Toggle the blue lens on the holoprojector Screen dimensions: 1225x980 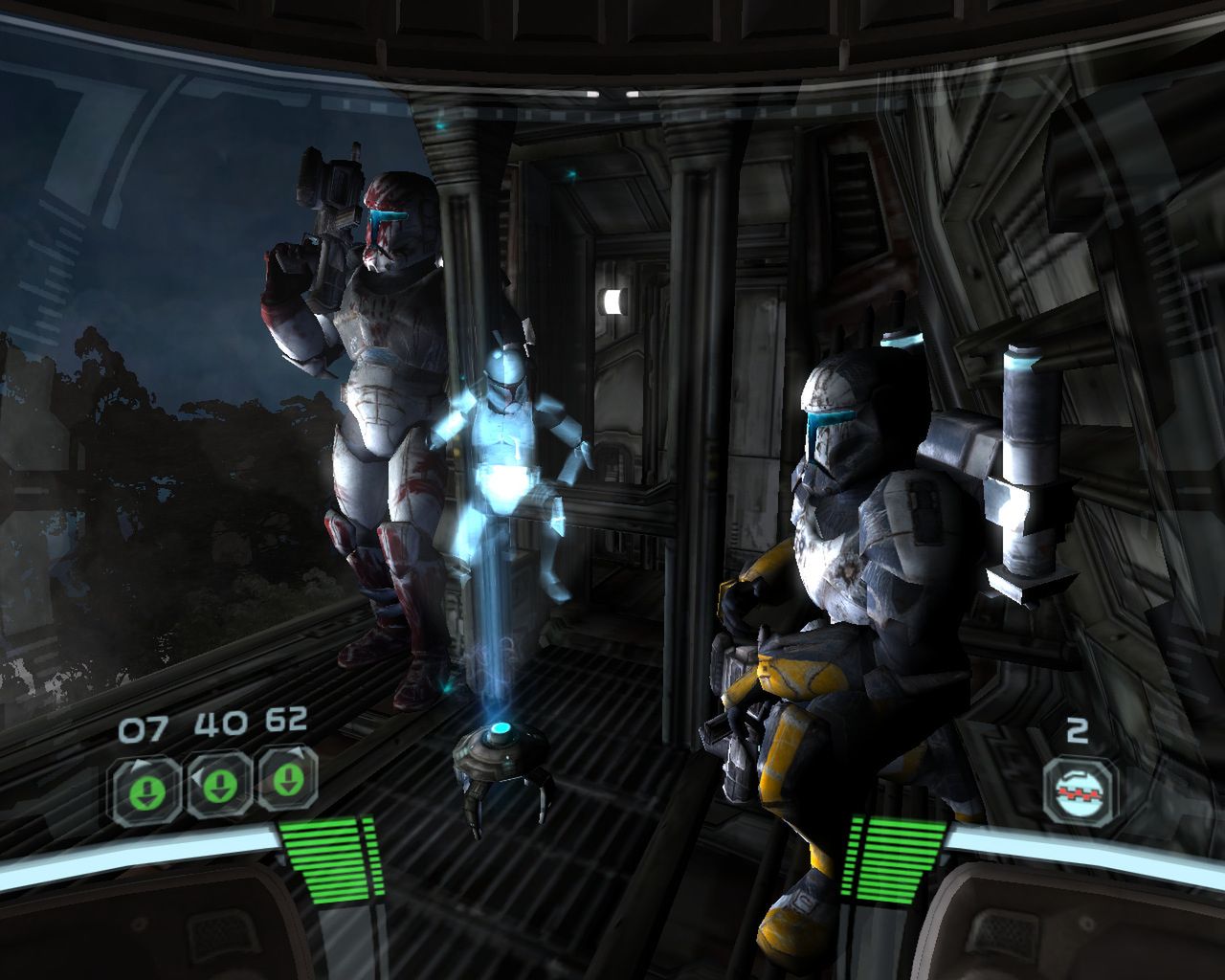pos(500,728)
